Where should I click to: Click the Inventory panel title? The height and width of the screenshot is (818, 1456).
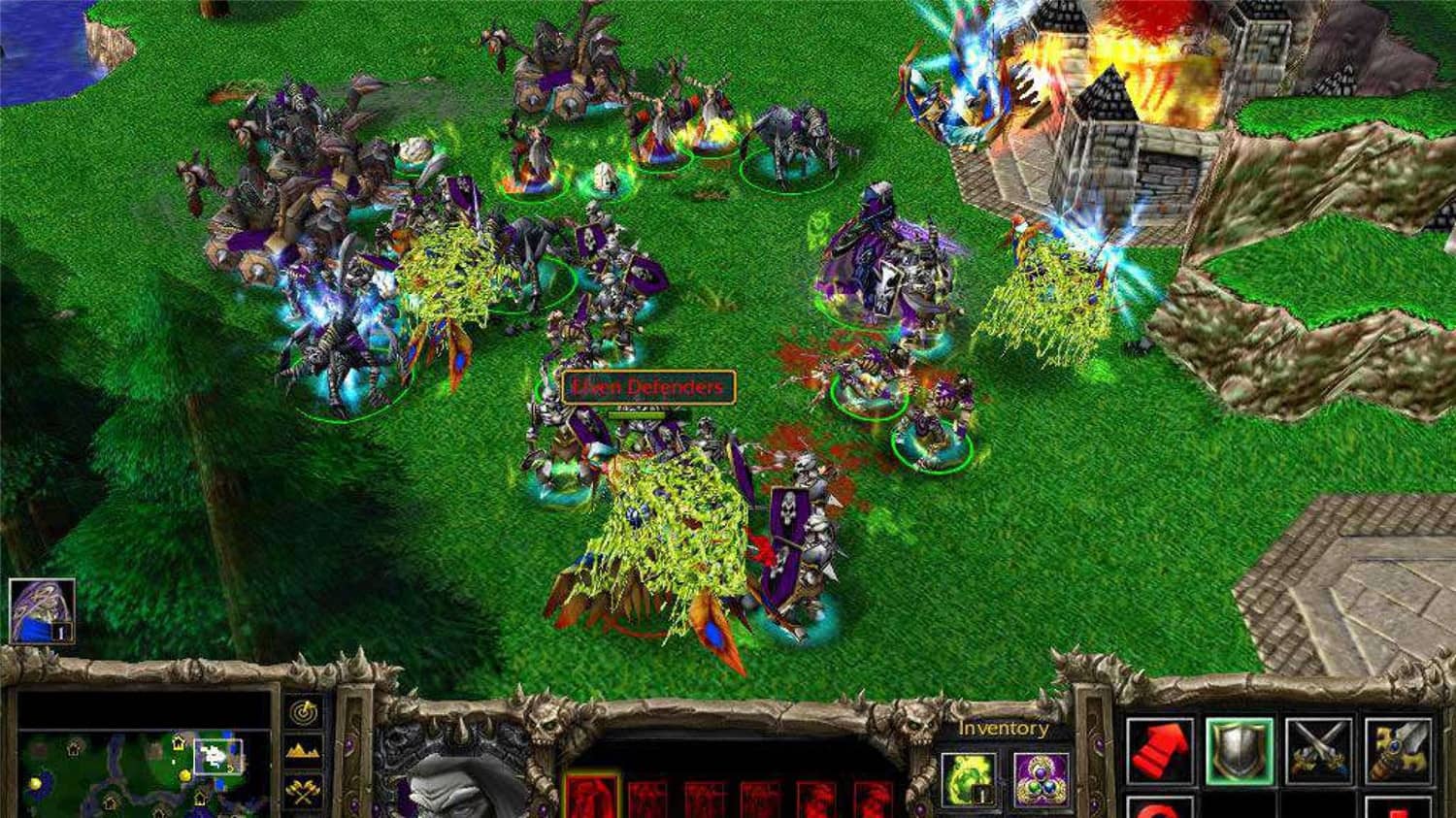(x=1003, y=727)
